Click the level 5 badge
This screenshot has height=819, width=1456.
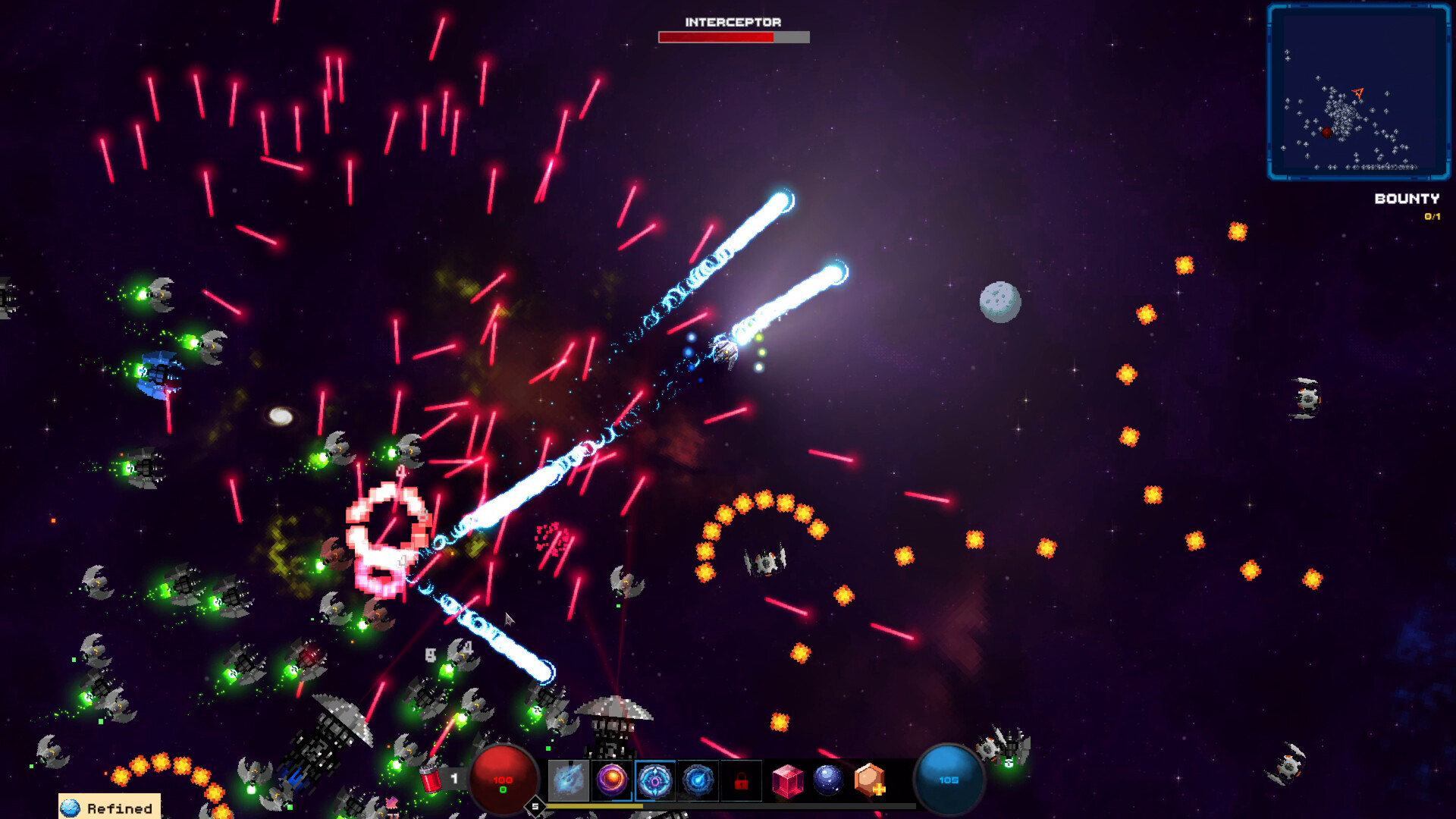(x=535, y=805)
